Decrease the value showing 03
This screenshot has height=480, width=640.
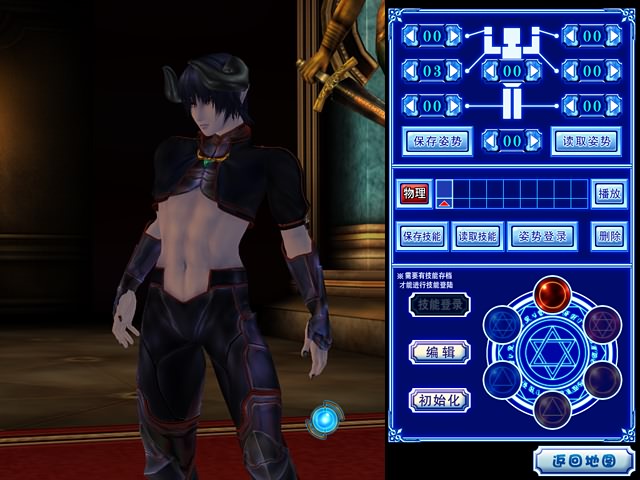(x=413, y=72)
